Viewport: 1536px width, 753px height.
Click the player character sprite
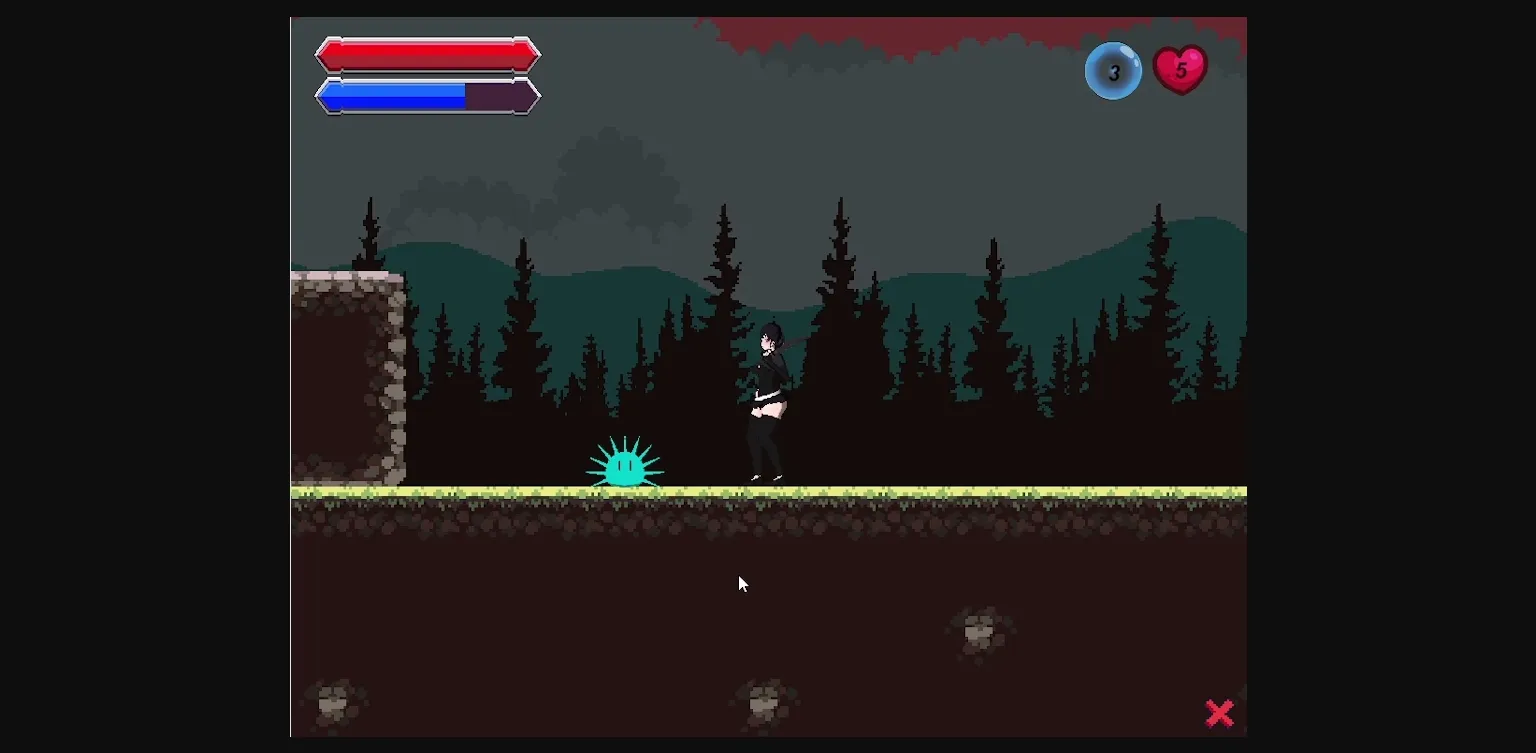coord(768,400)
